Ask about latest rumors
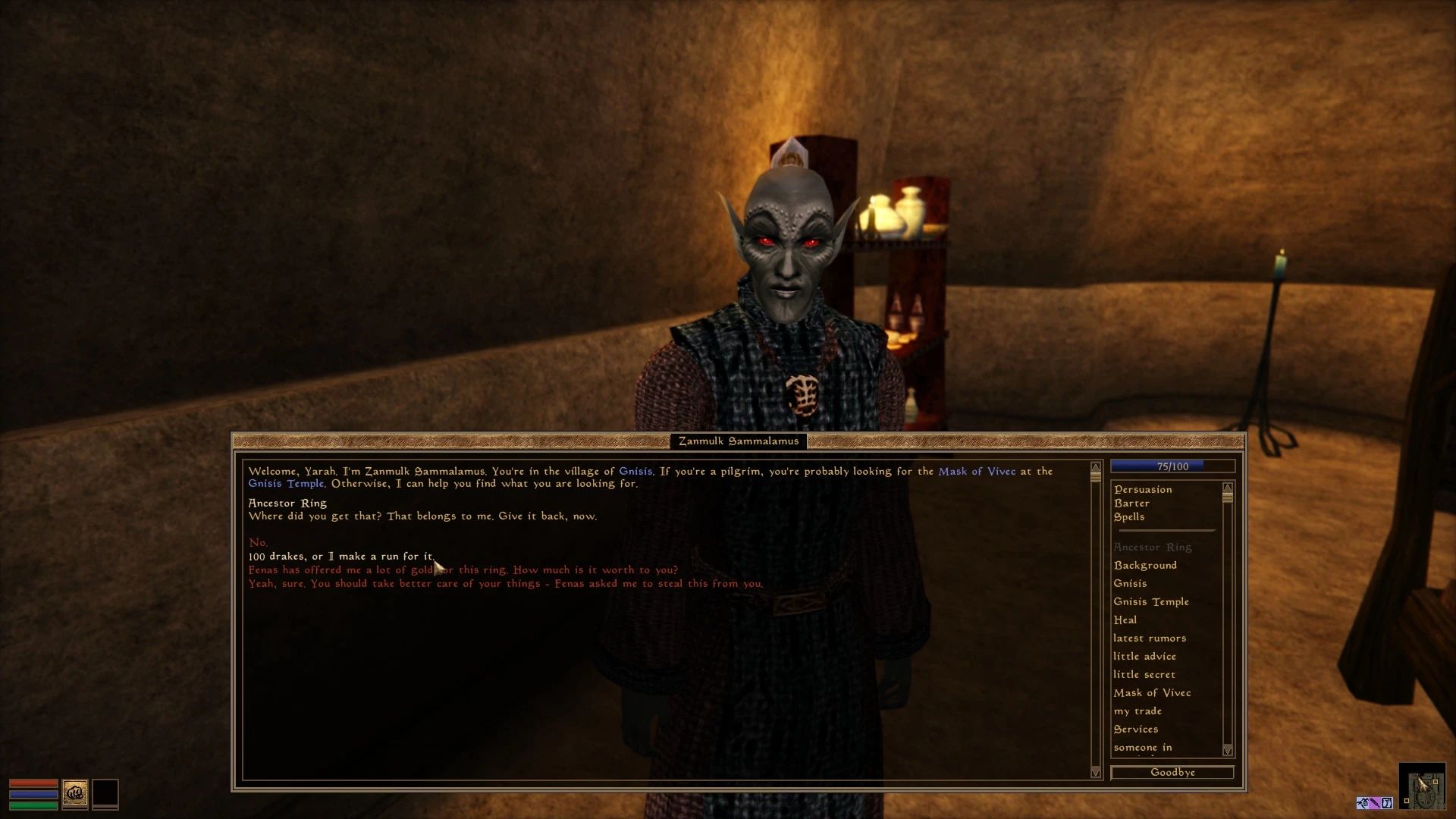This screenshot has height=819, width=1456. point(1150,638)
